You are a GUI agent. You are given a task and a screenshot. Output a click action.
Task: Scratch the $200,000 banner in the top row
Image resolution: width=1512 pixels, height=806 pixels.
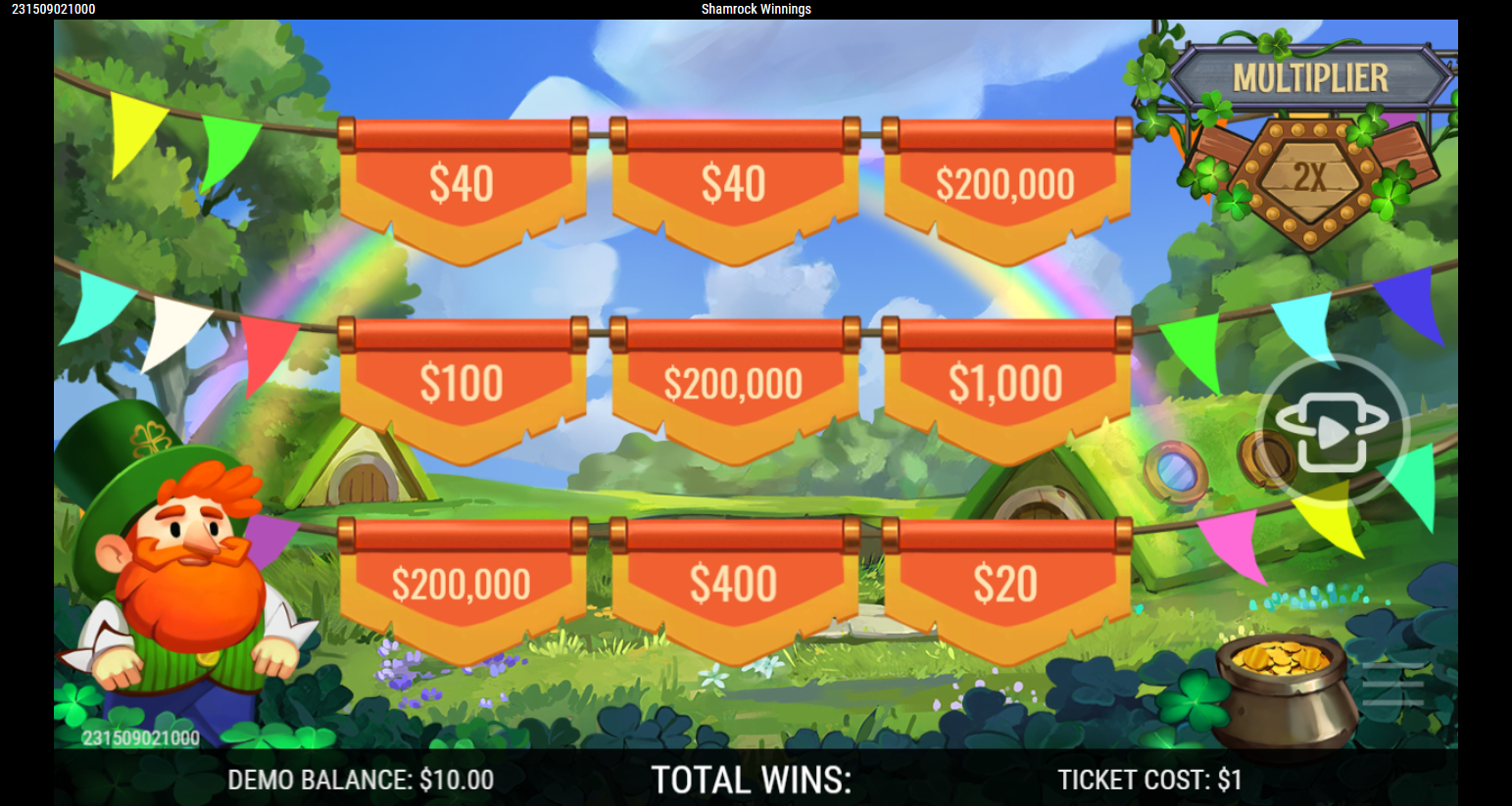pyautogui.click(x=1004, y=181)
